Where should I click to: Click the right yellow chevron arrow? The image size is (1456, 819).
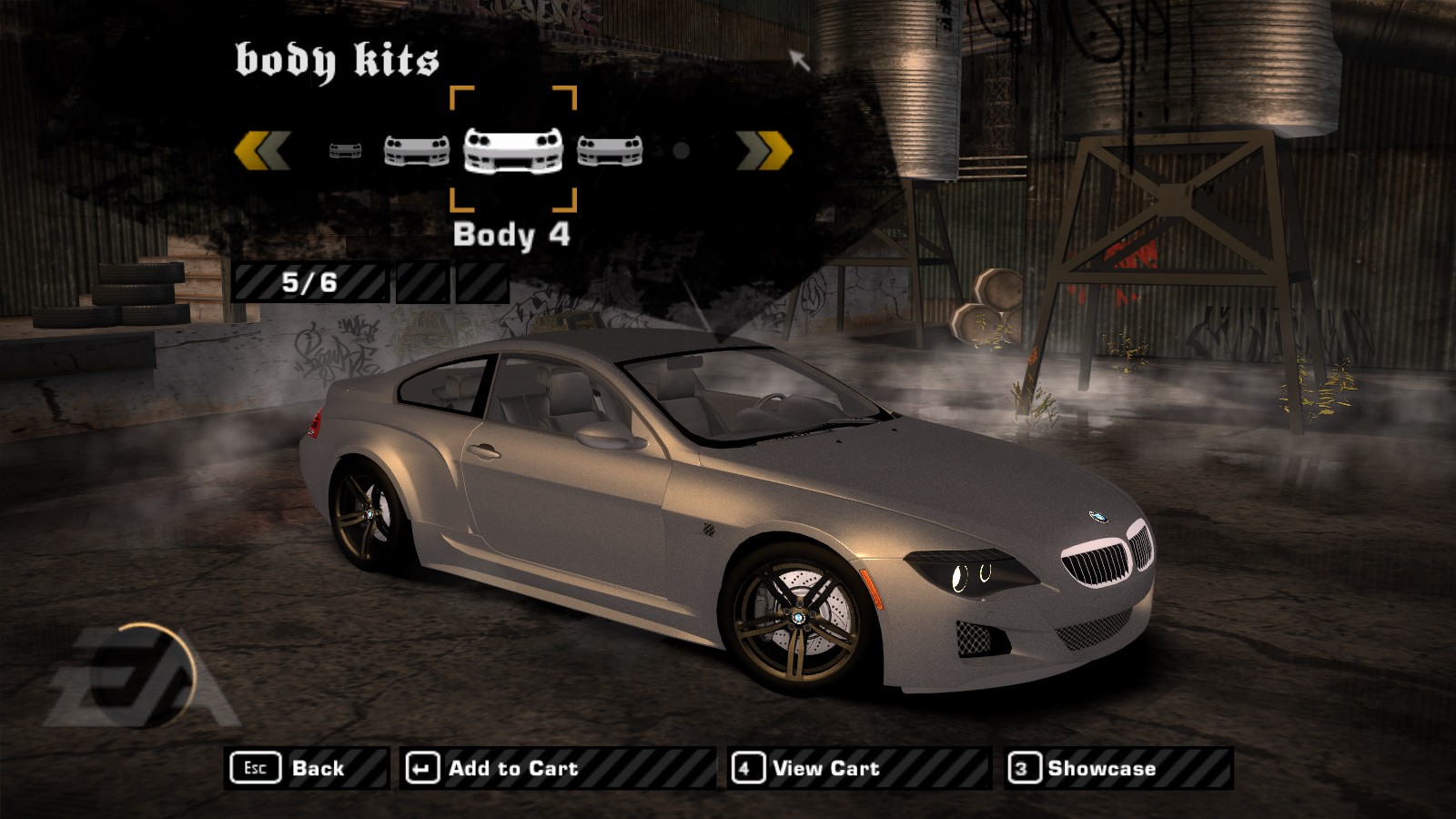pos(763,150)
